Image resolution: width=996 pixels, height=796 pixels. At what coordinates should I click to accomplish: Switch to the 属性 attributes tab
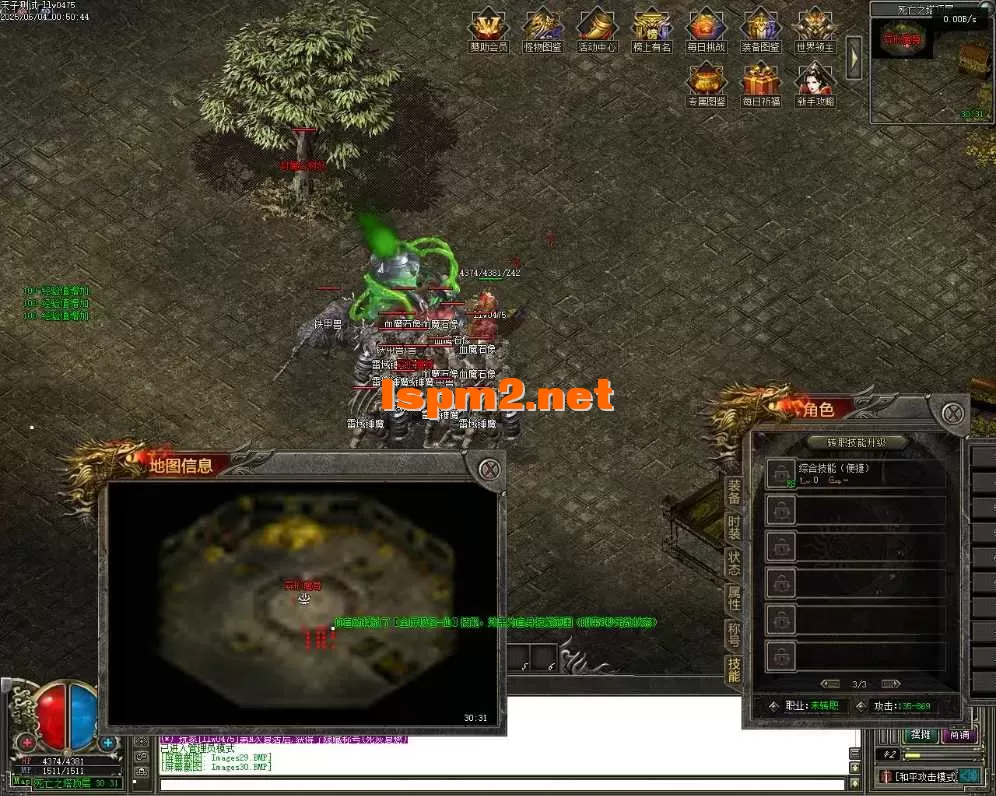(x=734, y=599)
